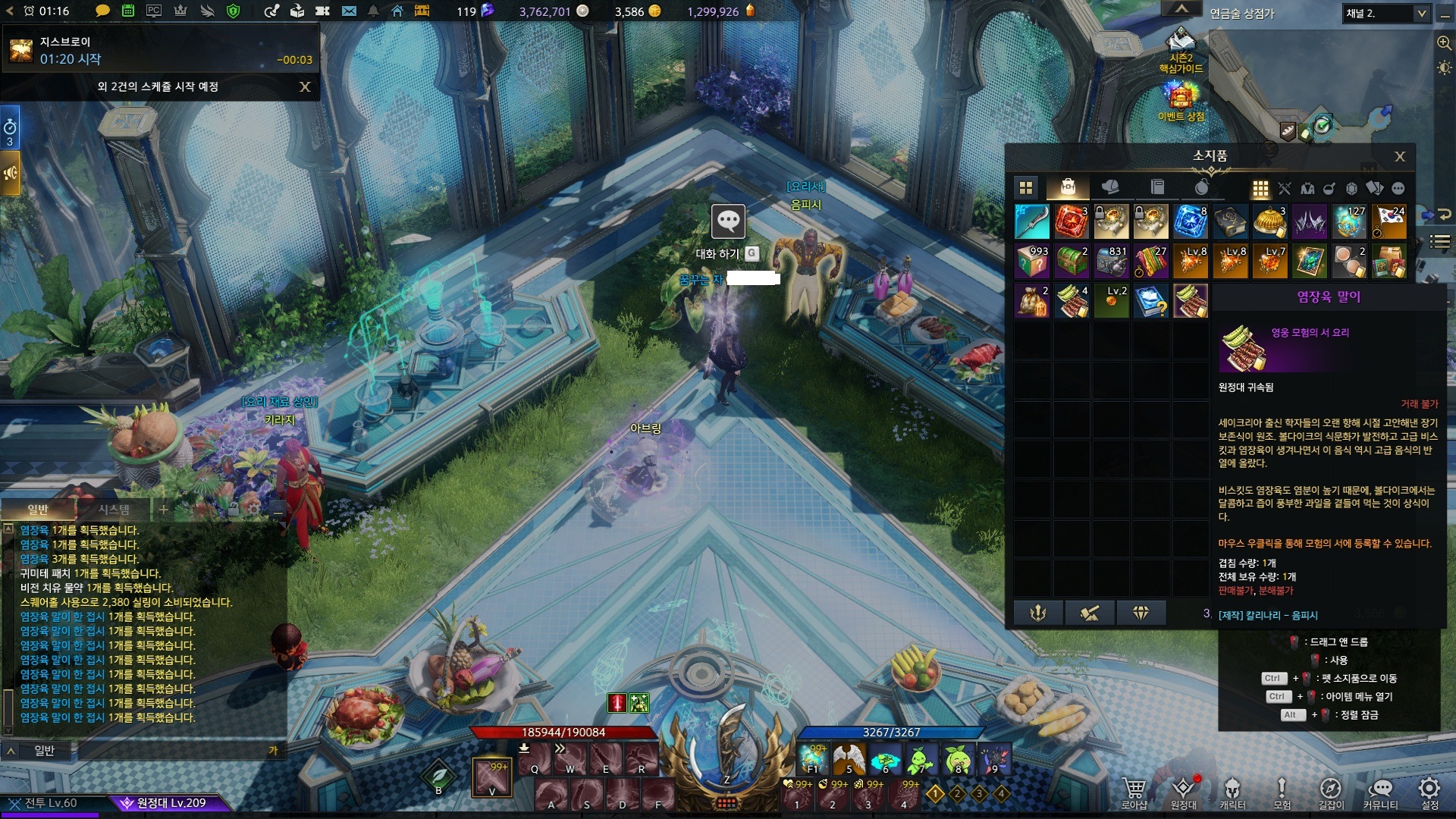Select the 일반 chat tab
This screenshot has width=1456, height=819.
click(x=38, y=510)
